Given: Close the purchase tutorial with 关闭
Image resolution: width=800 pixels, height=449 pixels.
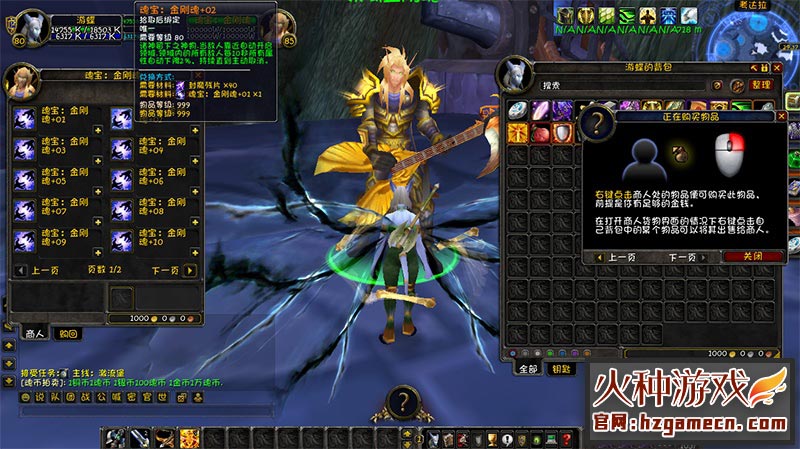Looking at the screenshot, I should [x=742, y=257].
